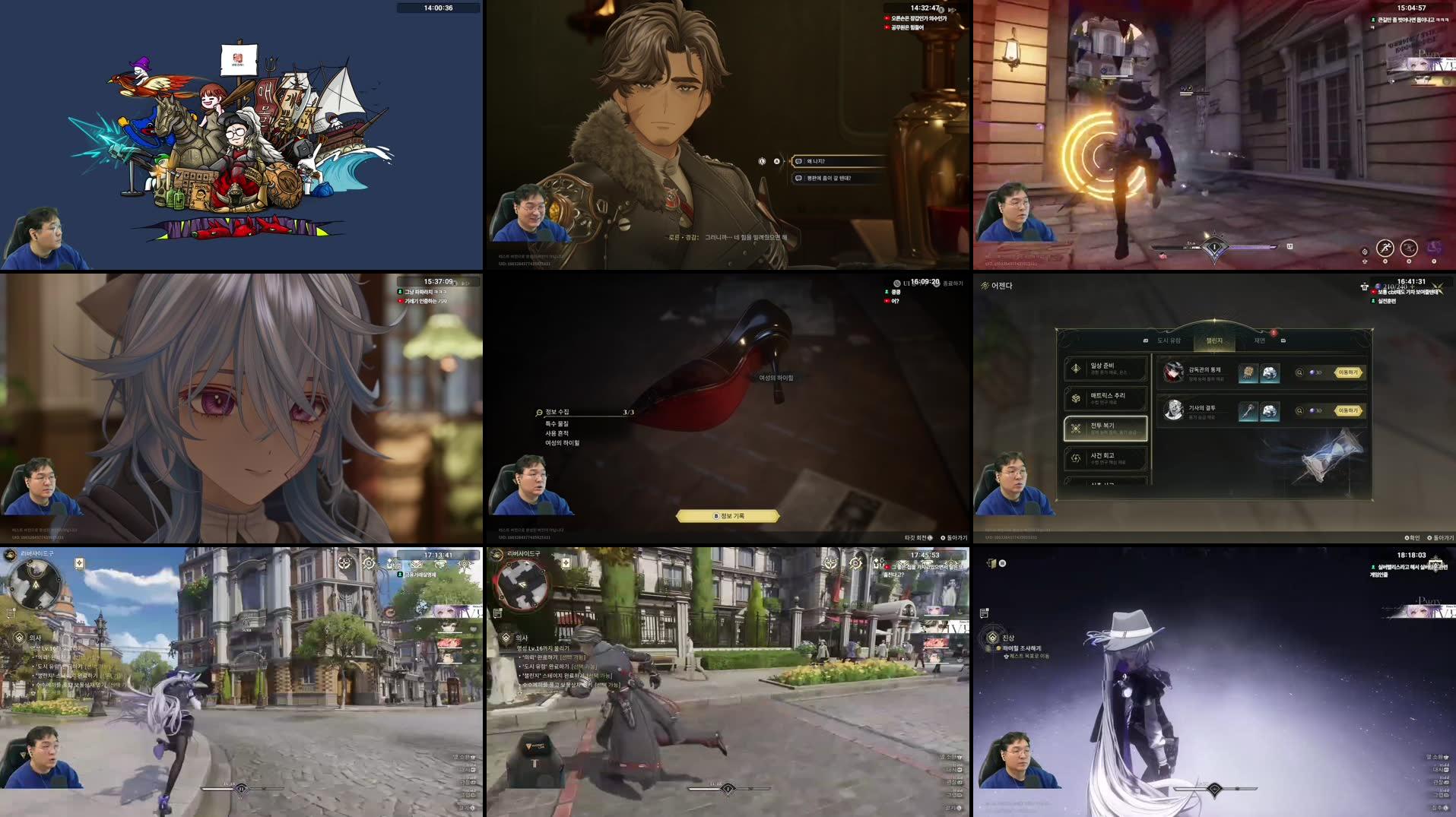Expand the 사용 흔적 clue item

[x=557, y=433]
